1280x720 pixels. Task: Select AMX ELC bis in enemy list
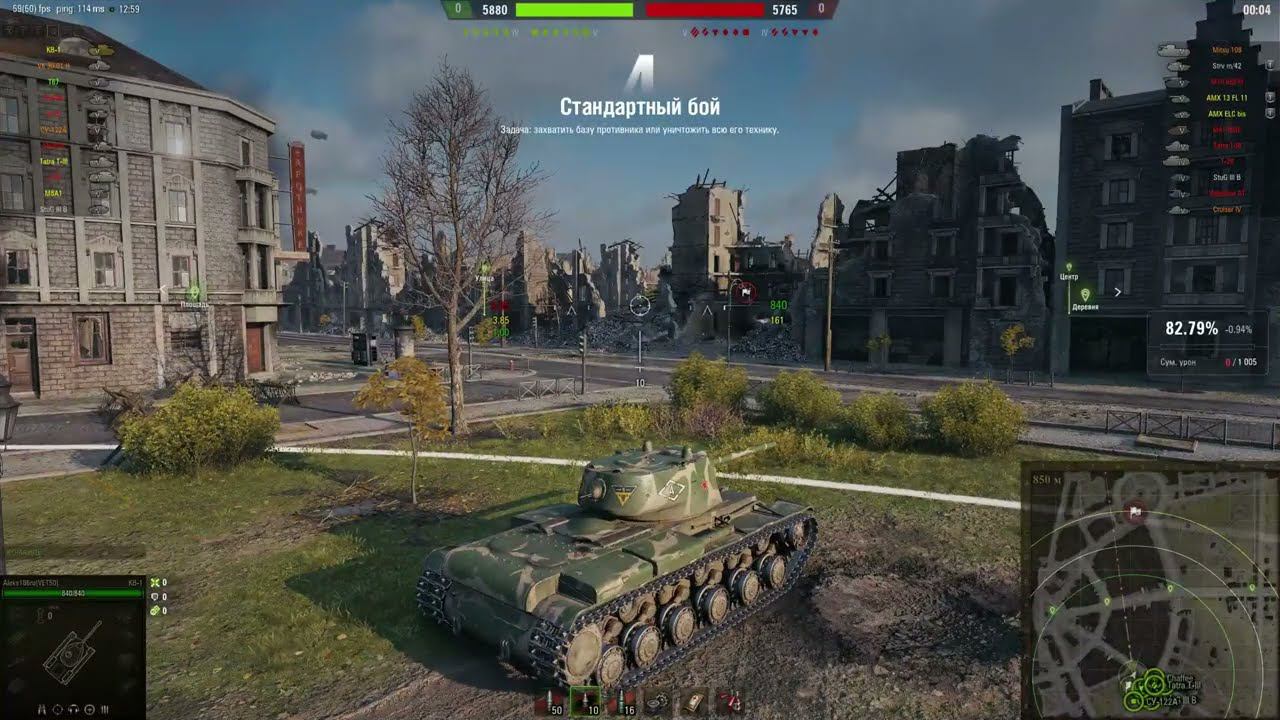1225,113
